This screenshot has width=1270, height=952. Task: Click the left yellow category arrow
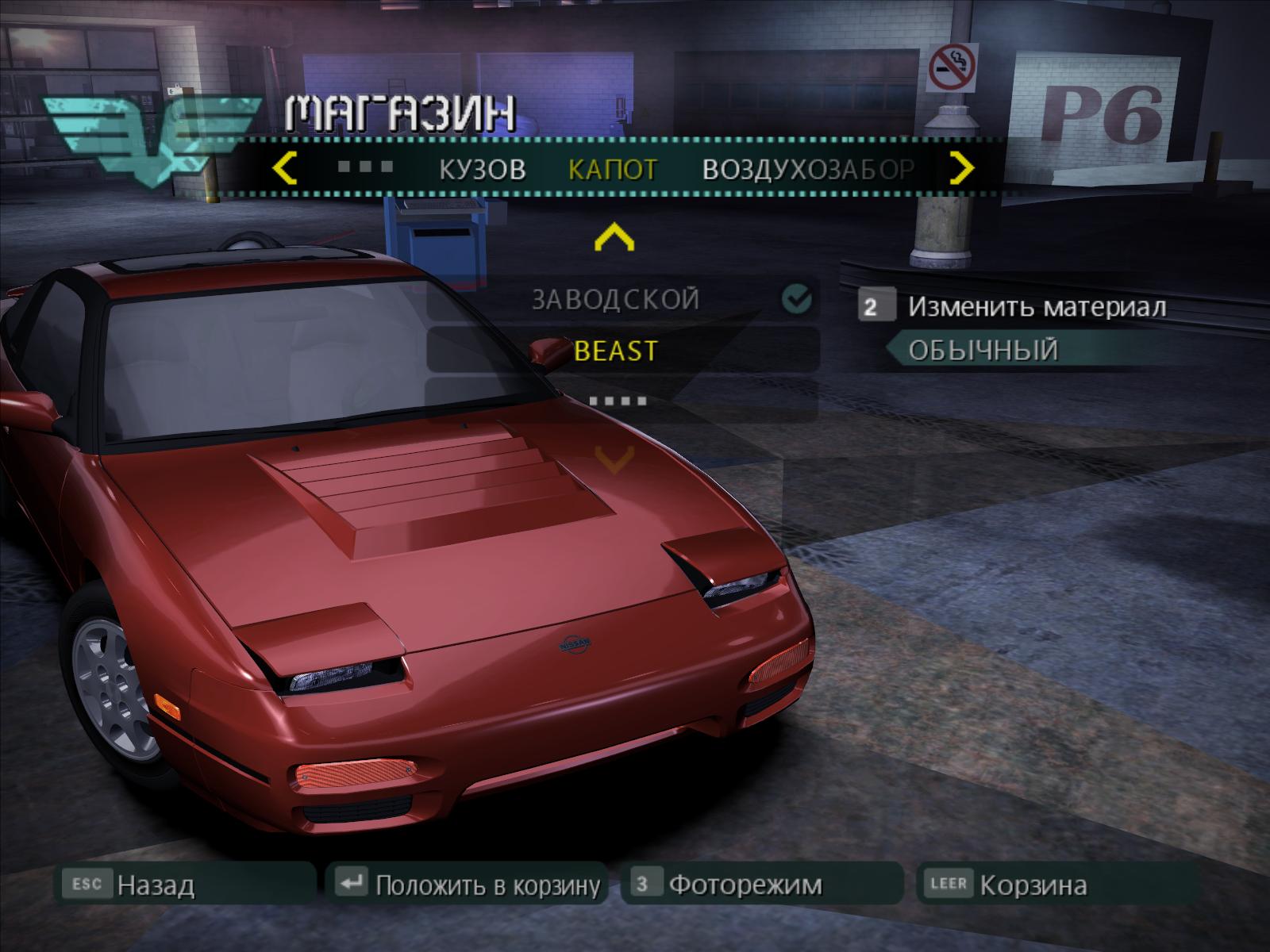pos(284,168)
